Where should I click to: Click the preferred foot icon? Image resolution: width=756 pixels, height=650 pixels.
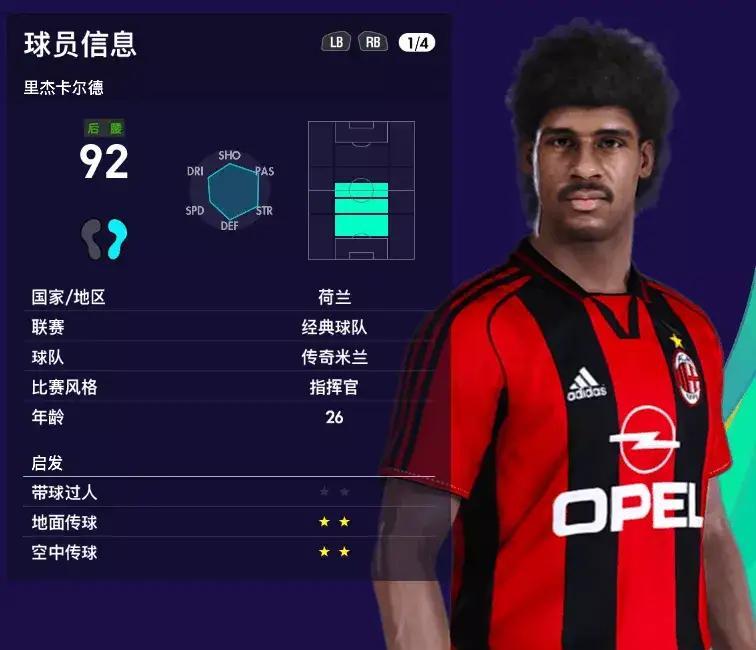(x=104, y=239)
